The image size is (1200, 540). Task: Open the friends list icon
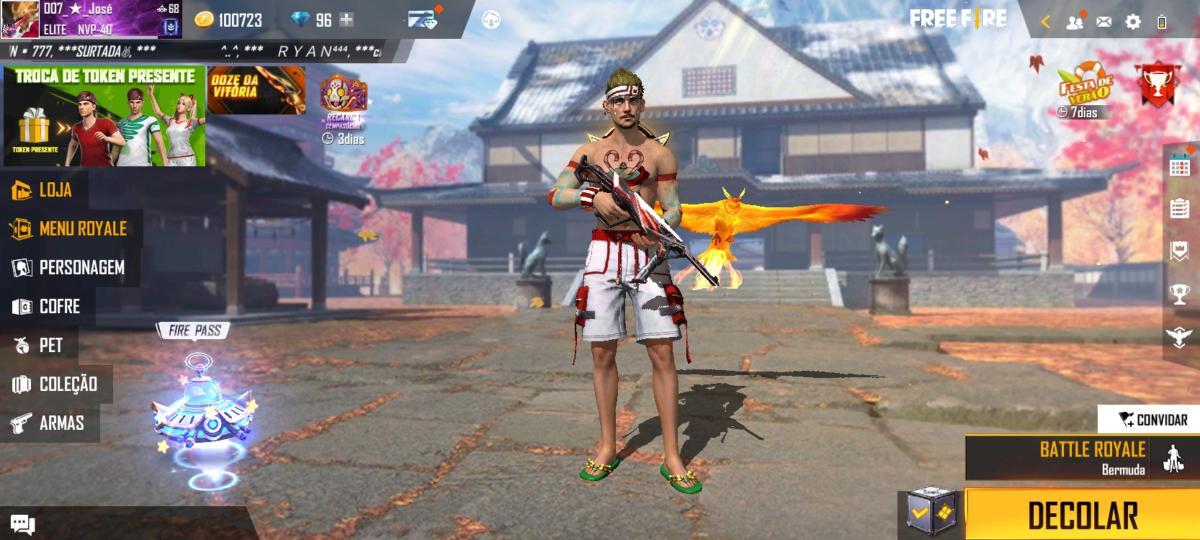pyautogui.click(x=1076, y=21)
